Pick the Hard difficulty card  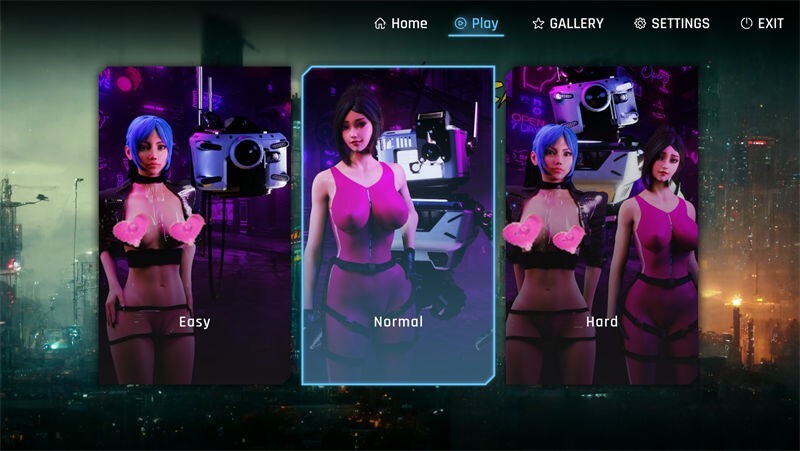click(x=602, y=226)
